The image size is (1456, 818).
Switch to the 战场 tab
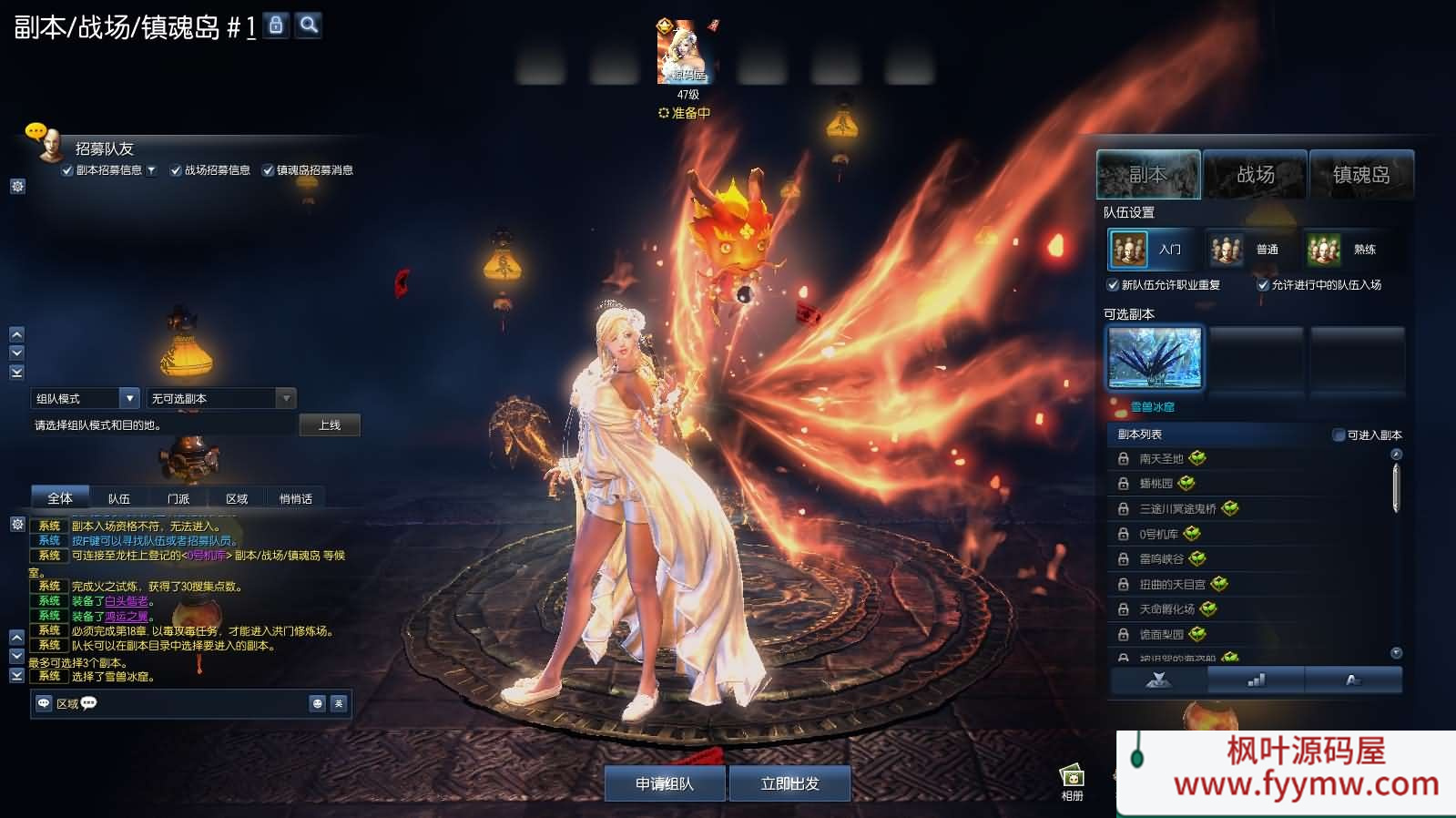tap(1255, 174)
